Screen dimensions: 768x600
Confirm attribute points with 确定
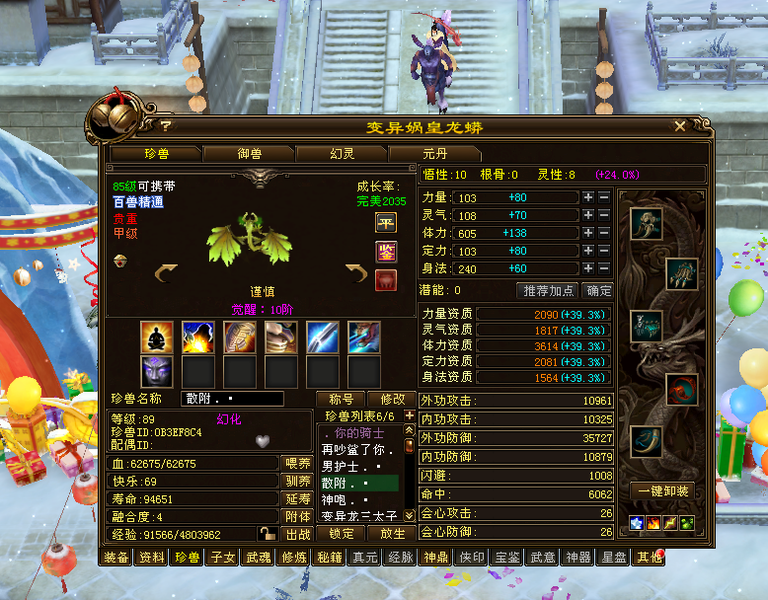point(599,291)
